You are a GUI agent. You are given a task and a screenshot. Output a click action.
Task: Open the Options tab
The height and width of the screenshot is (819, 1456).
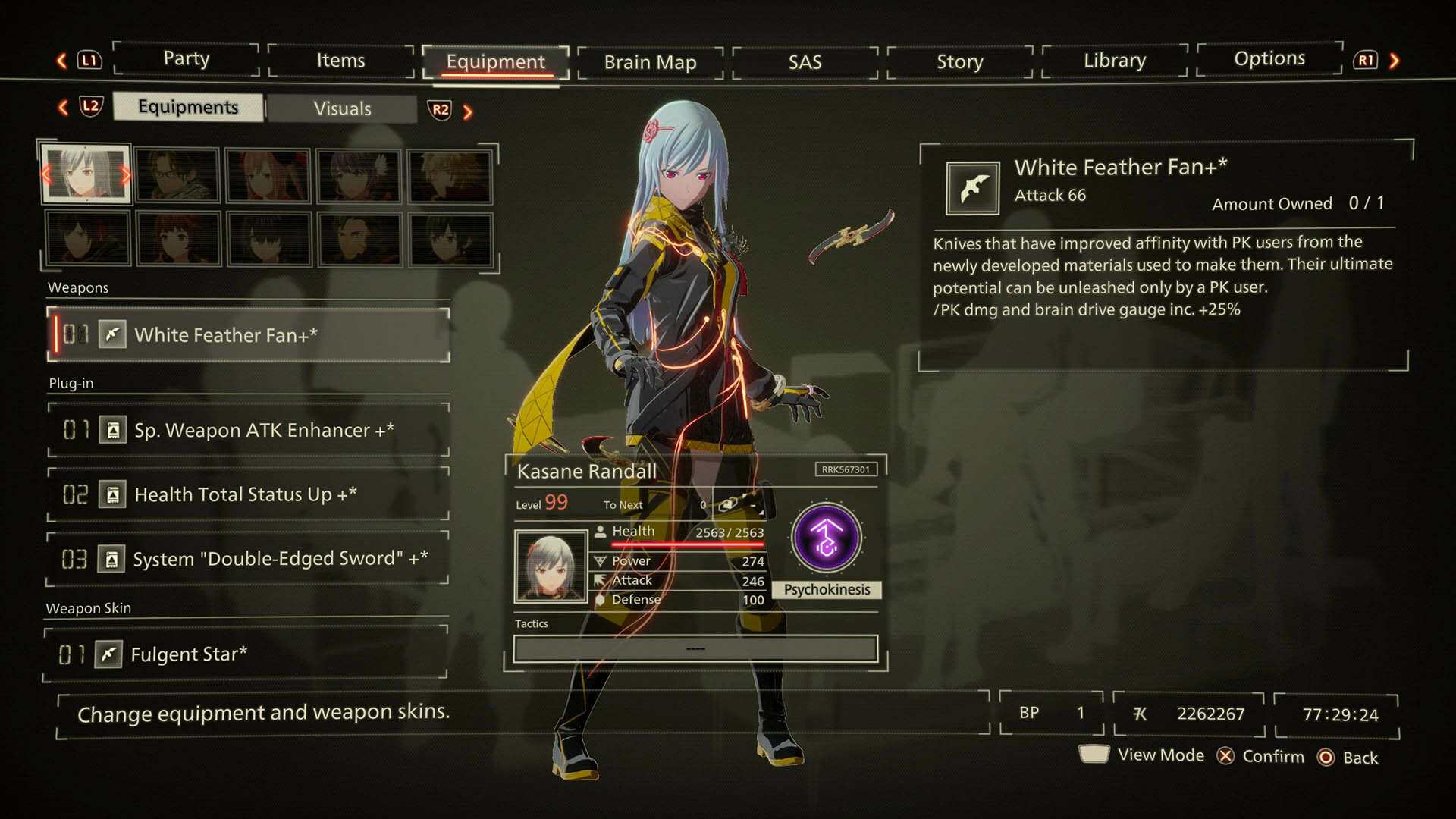1269,59
